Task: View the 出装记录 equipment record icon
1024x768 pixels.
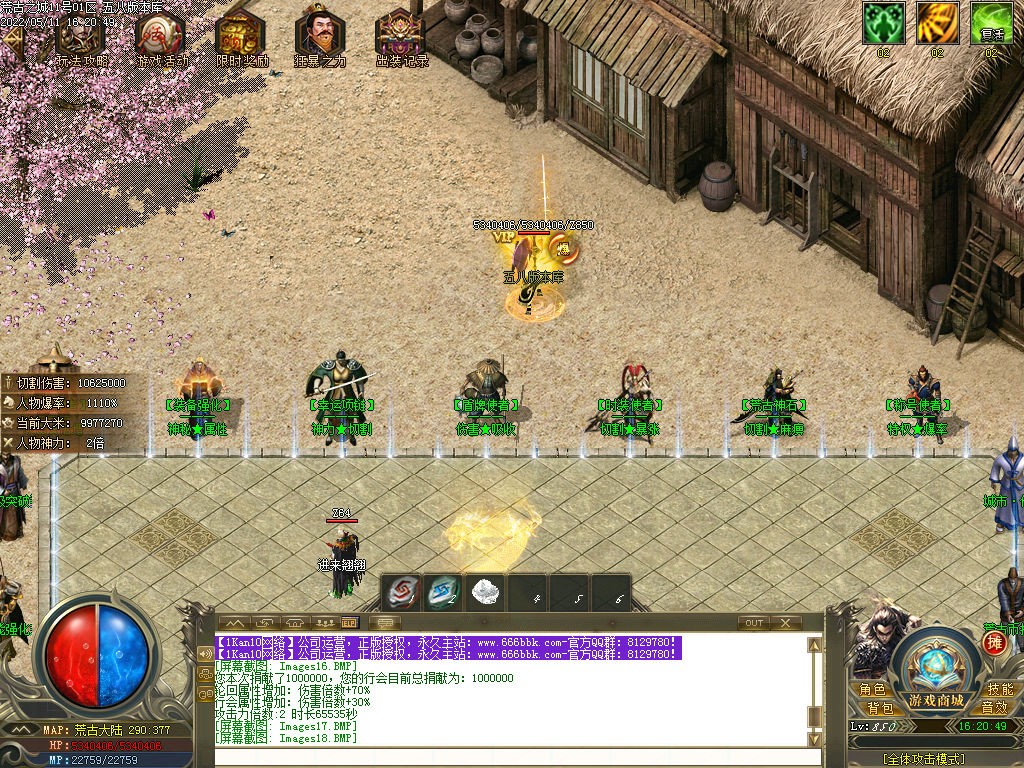Action: (400, 37)
